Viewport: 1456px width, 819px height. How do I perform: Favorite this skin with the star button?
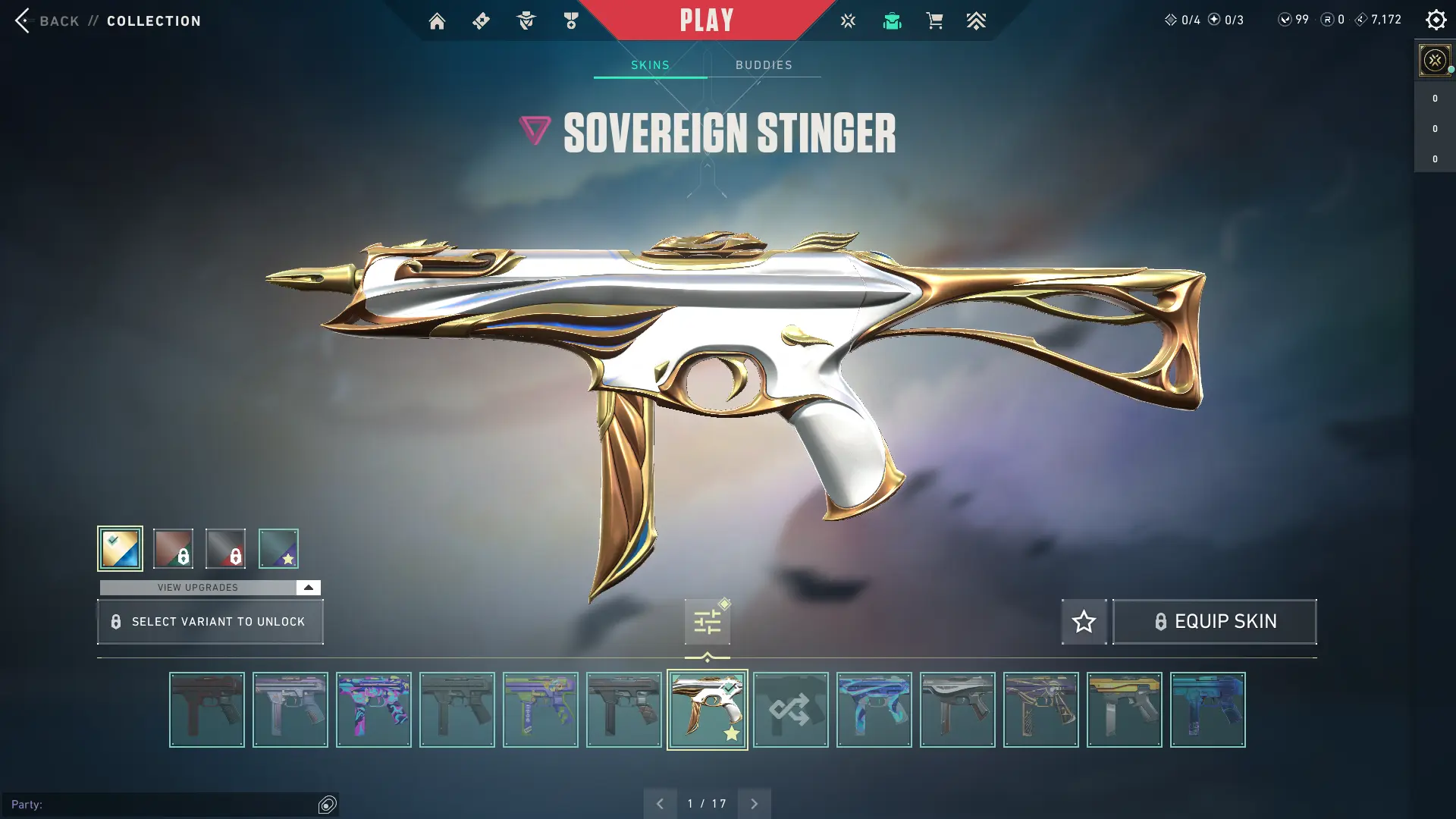(x=1084, y=622)
